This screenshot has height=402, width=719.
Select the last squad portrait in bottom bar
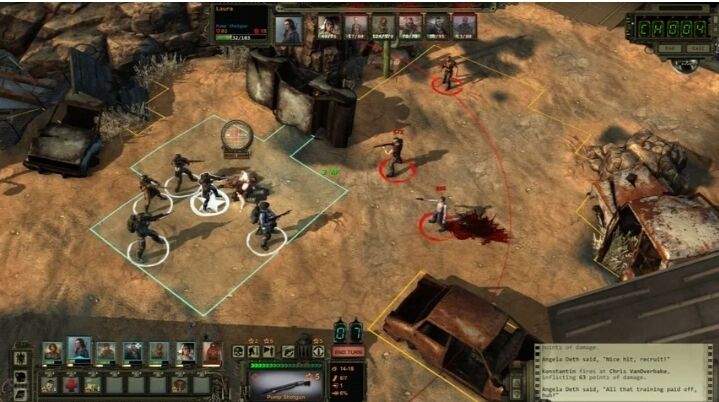pos(211,352)
